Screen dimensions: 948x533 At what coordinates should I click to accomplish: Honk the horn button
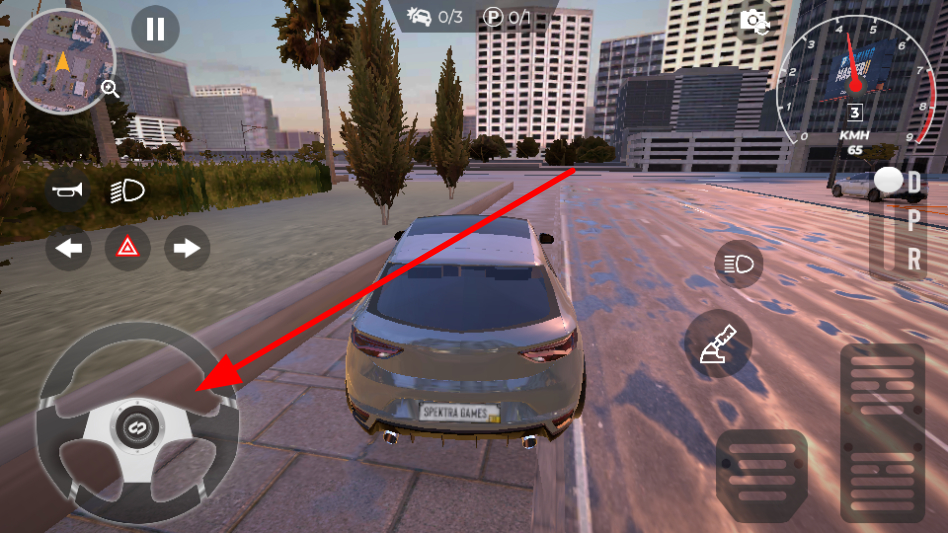point(68,189)
